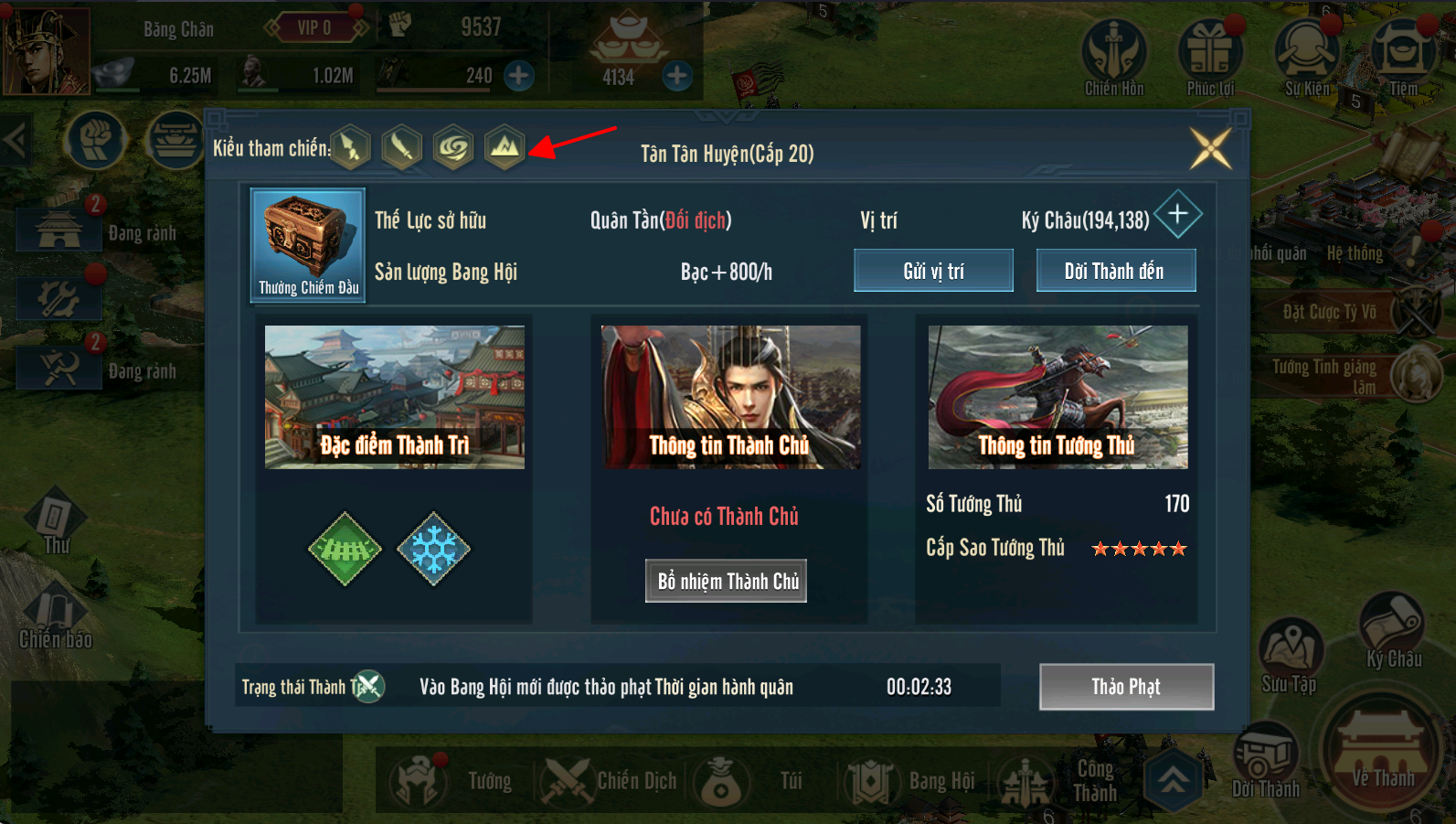The height and width of the screenshot is (824, 1456).
Task: Add the location with the plus diamond
Action: (1178, 214)
